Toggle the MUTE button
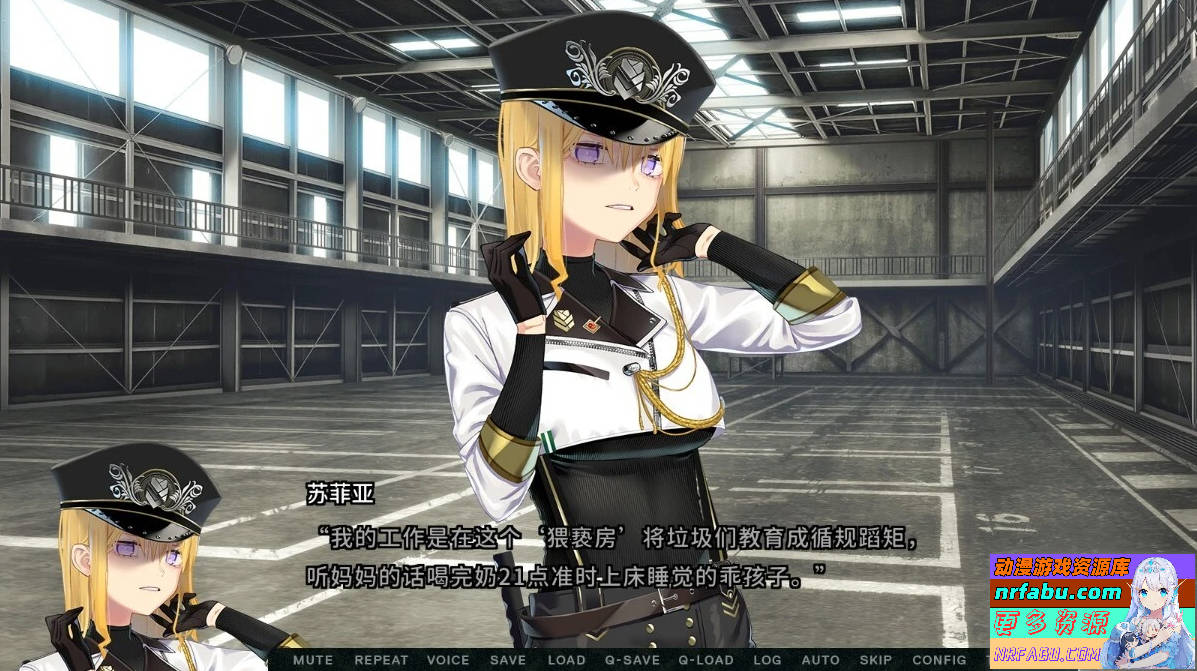This screenshot has width=1197, height=671. coord(313,660)
